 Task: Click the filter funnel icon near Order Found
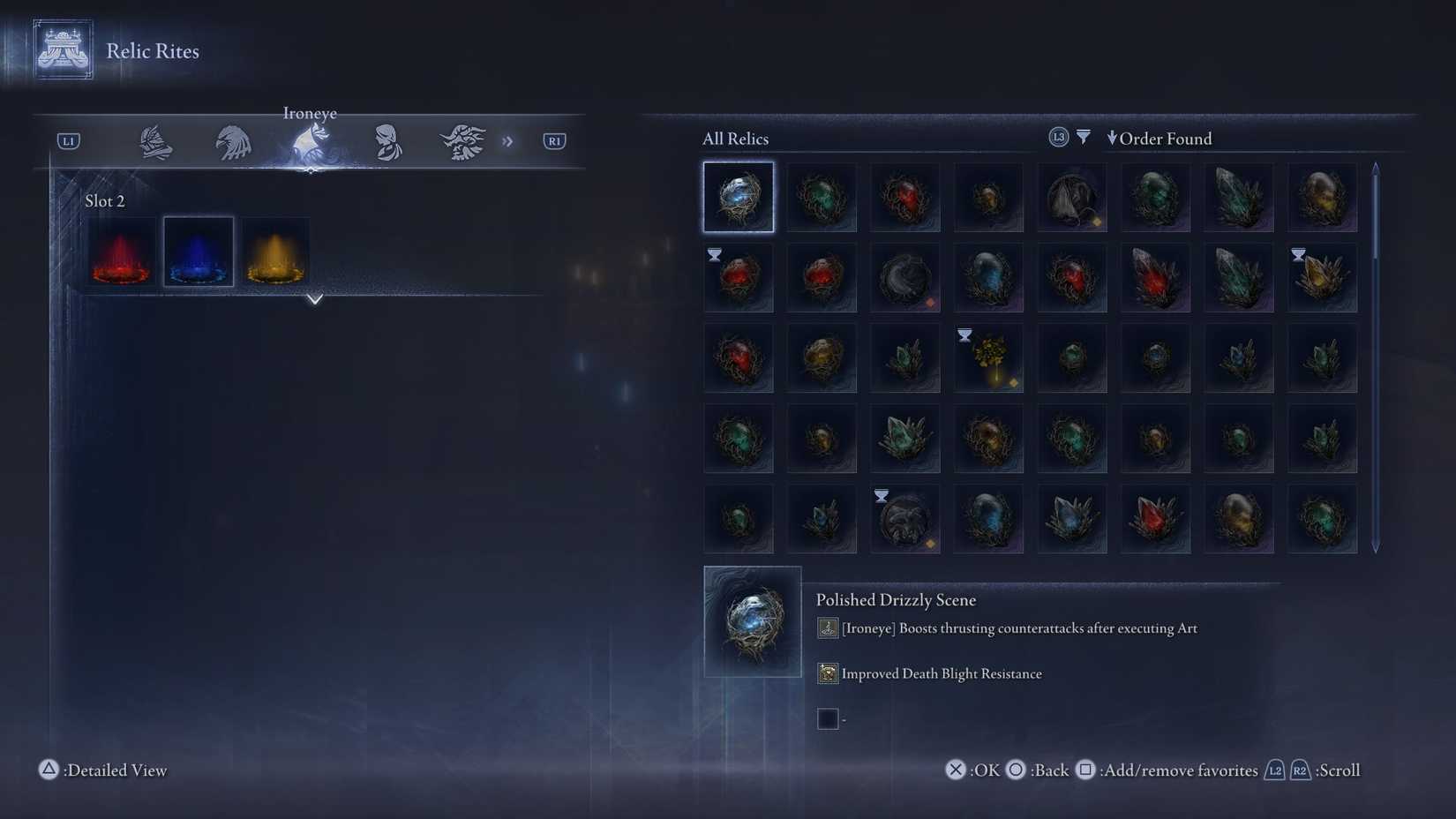[1082, 137]
